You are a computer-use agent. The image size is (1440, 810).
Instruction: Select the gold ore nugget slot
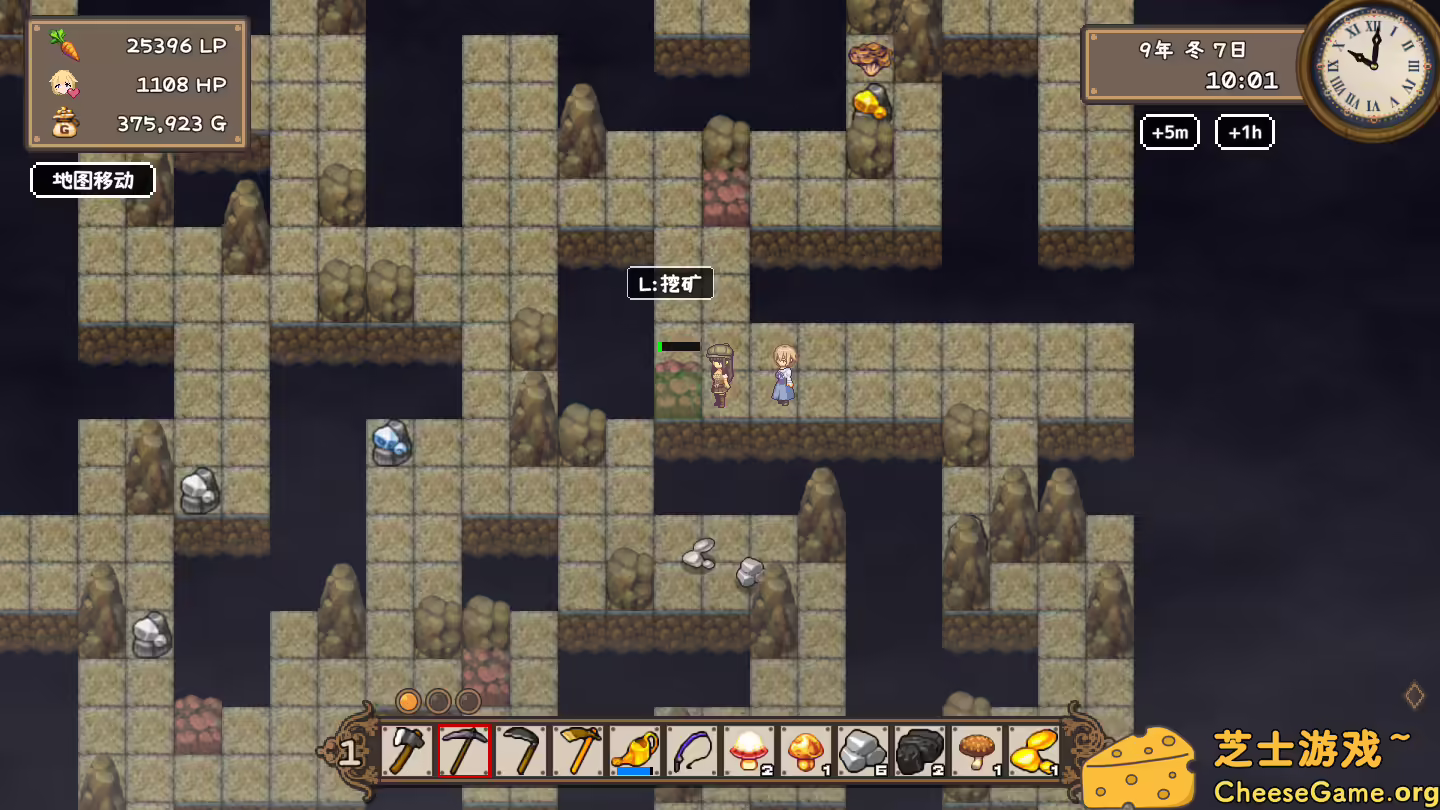pyautogui.click(x=1033, y=750)
